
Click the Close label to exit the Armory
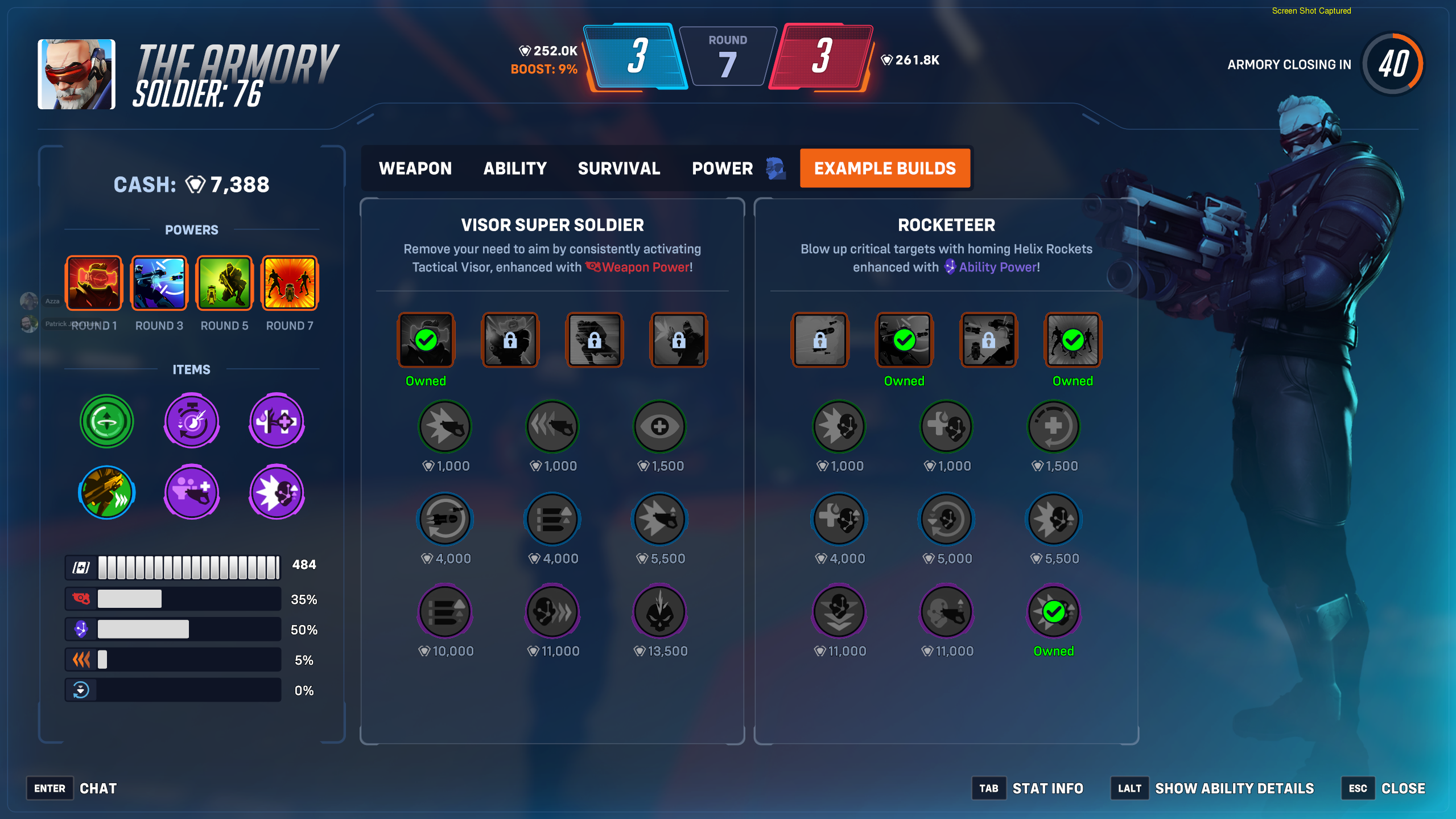[x=1403, y=788]
